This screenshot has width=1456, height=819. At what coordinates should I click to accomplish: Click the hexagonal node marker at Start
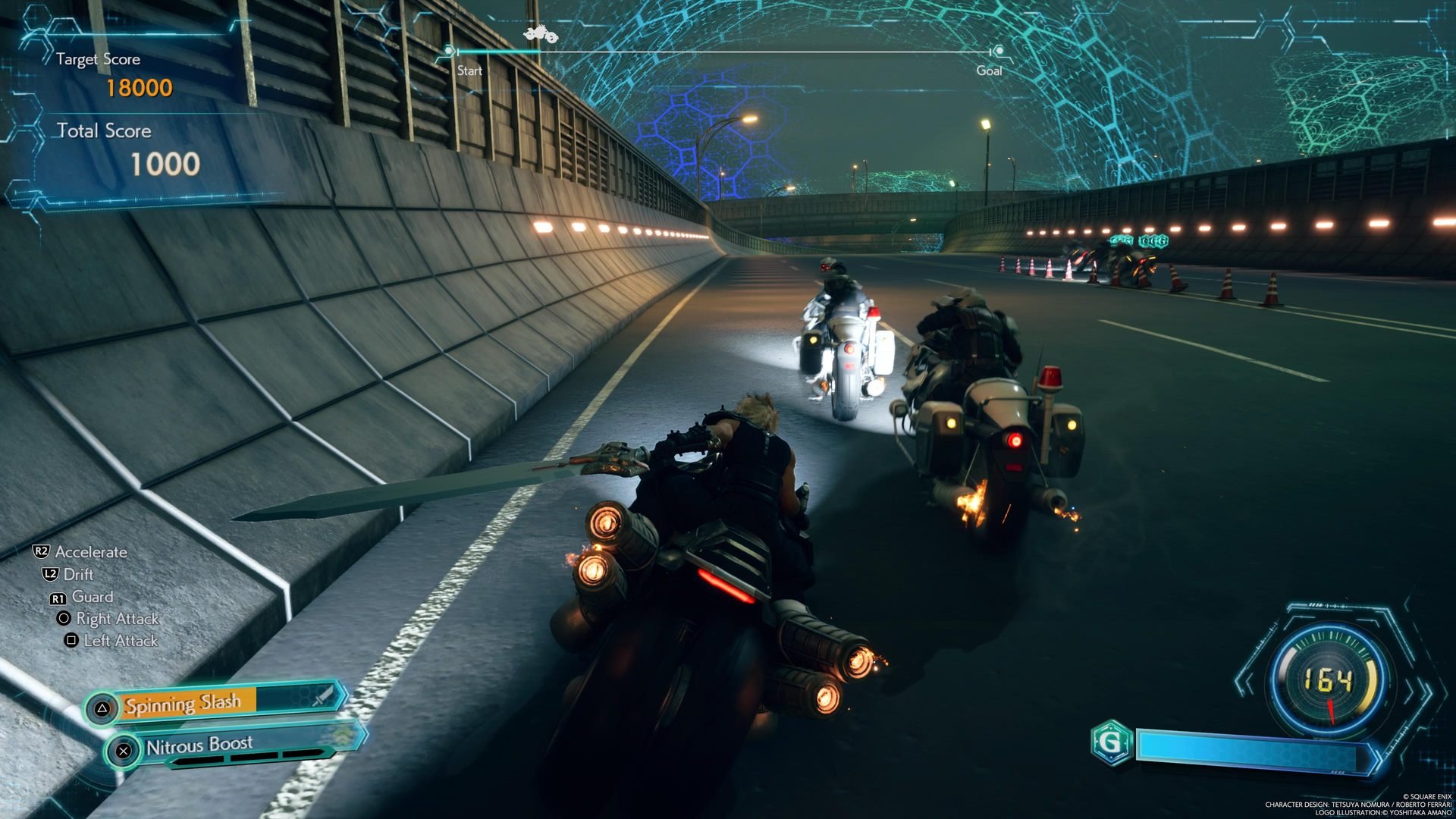450,51
